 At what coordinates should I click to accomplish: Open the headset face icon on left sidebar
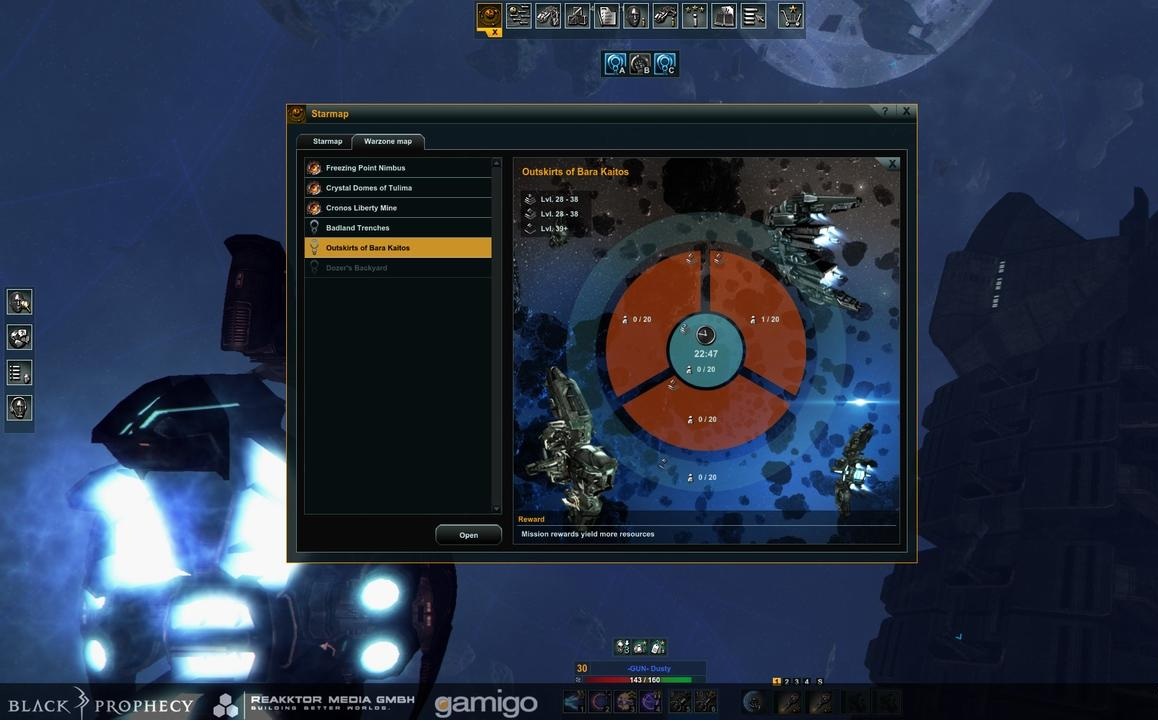[x=20, y=408]
